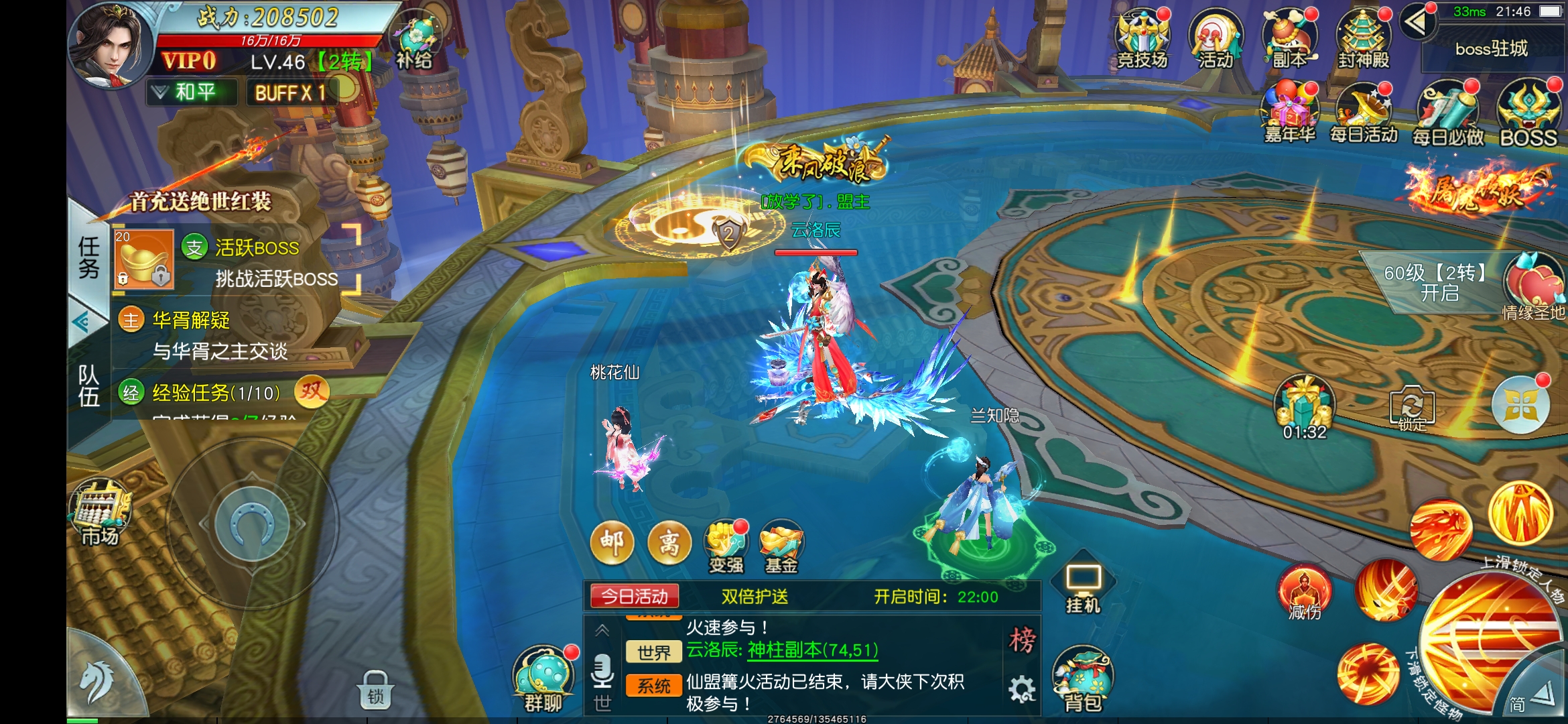
Task: Open the 副本 dungeon menu
Action: (1289, 39)
